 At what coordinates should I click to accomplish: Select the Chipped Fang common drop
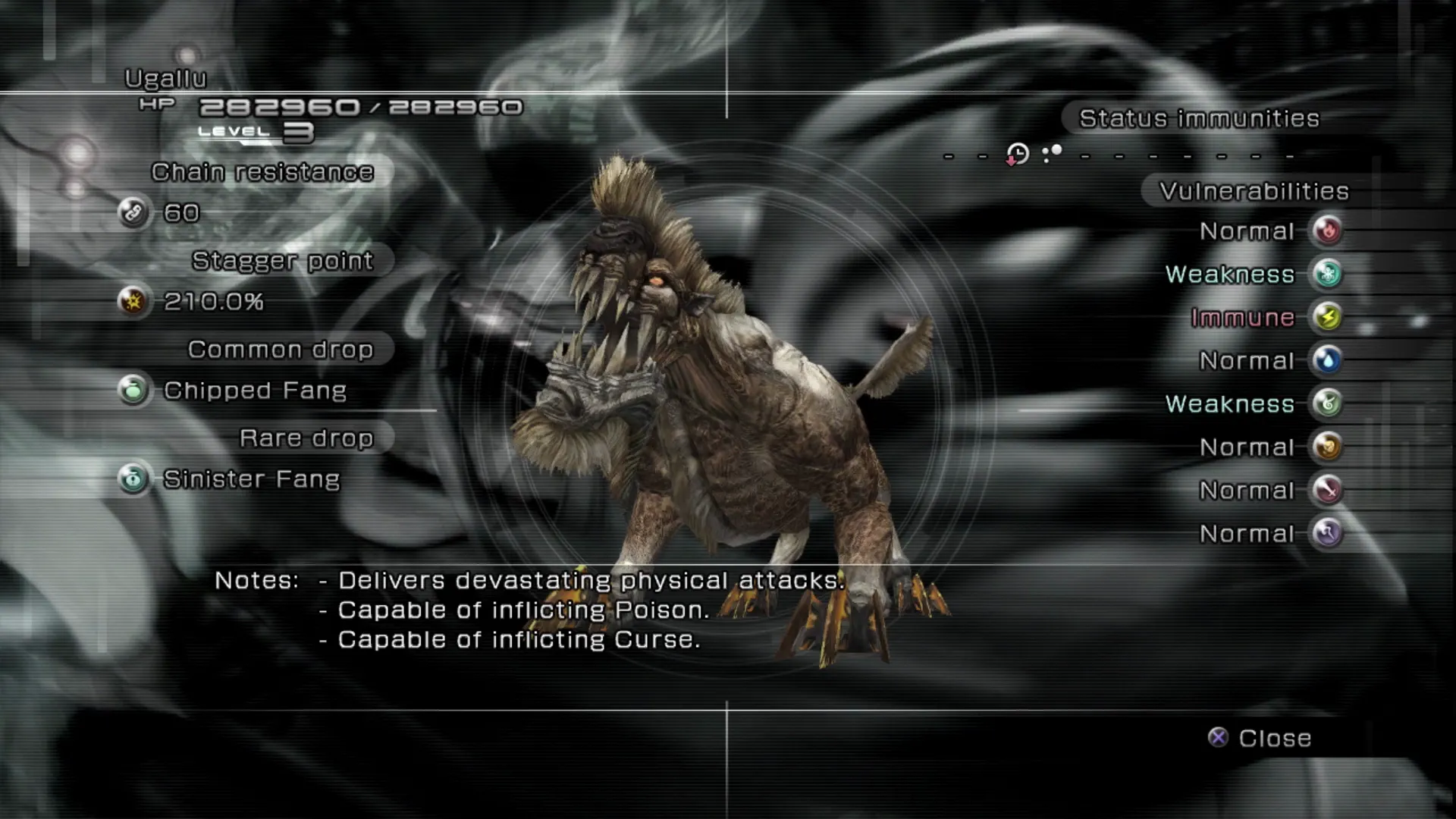tap(255, 391)
